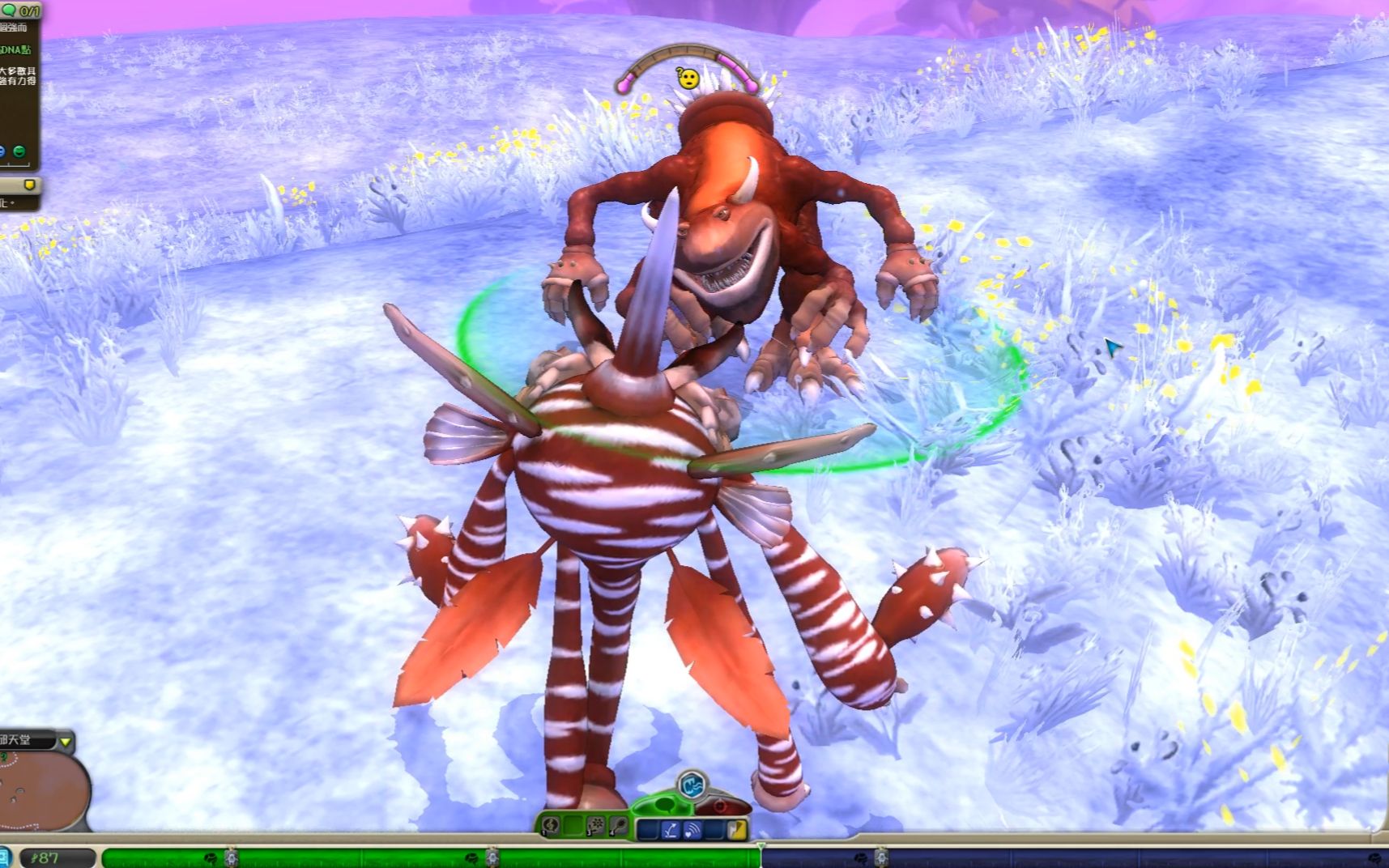Select the green smiley face in the panel

(x=19, y=151)
